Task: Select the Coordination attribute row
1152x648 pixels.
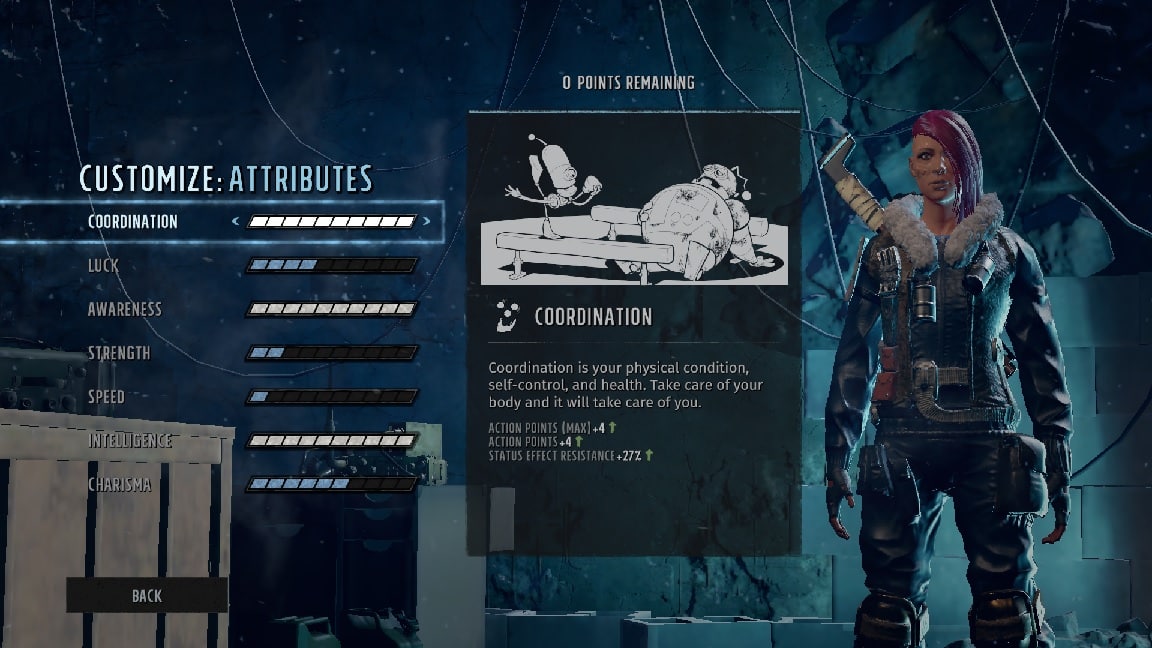Action: pos(133,222)
